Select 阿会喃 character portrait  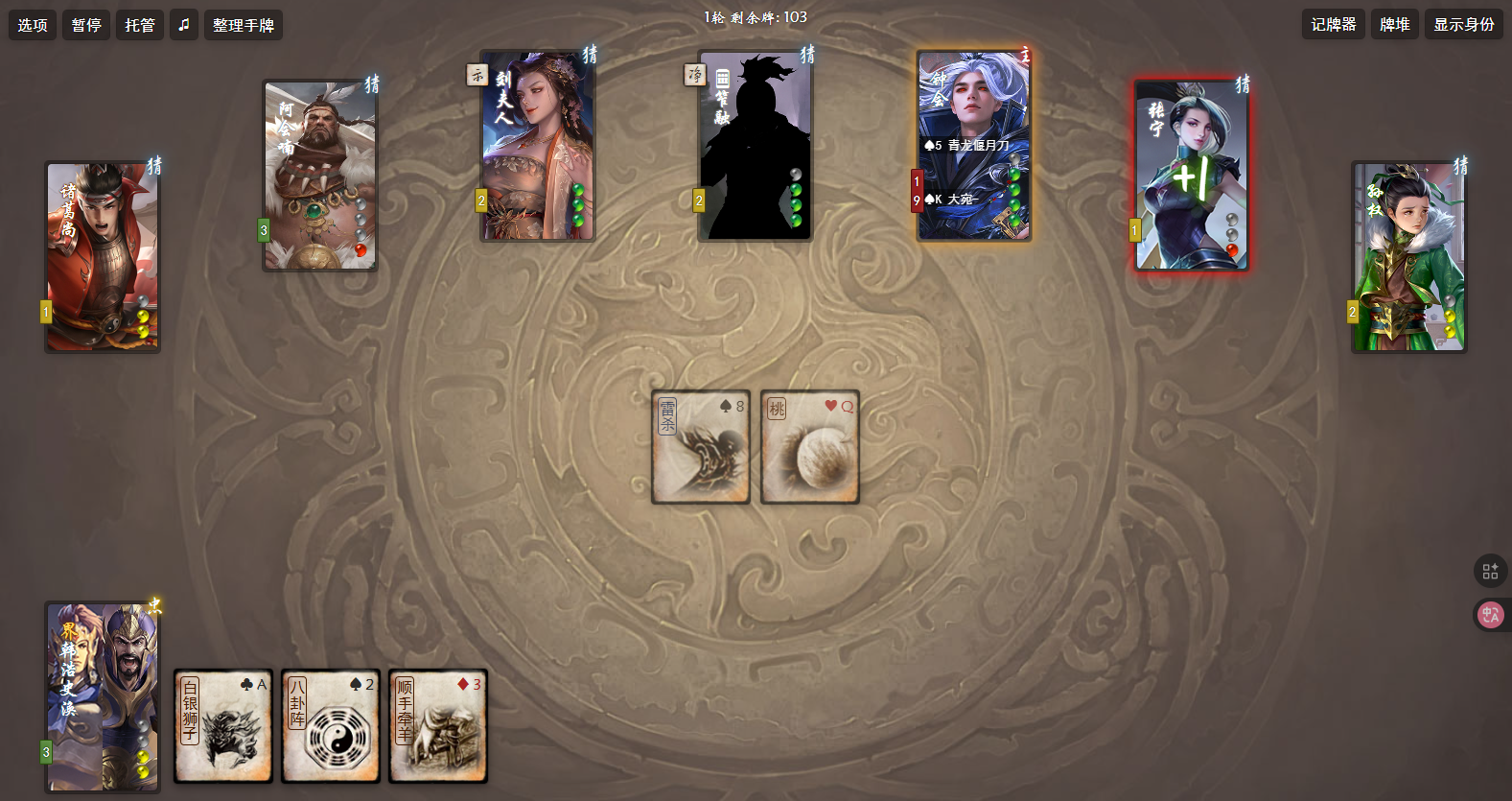pyautogui.click(x=320, y=176)
